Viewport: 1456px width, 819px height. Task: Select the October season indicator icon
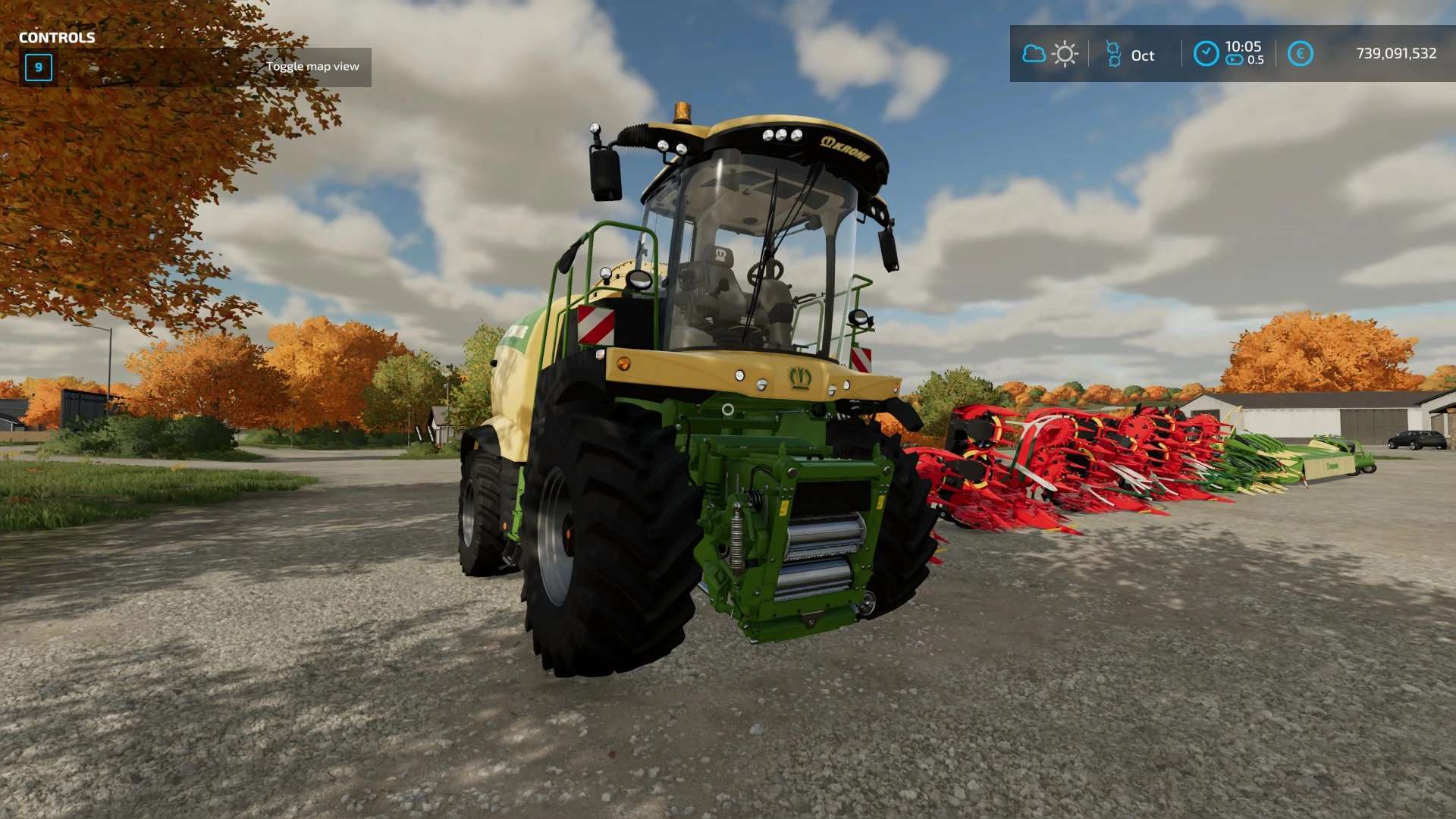(x=1113, y=54)
